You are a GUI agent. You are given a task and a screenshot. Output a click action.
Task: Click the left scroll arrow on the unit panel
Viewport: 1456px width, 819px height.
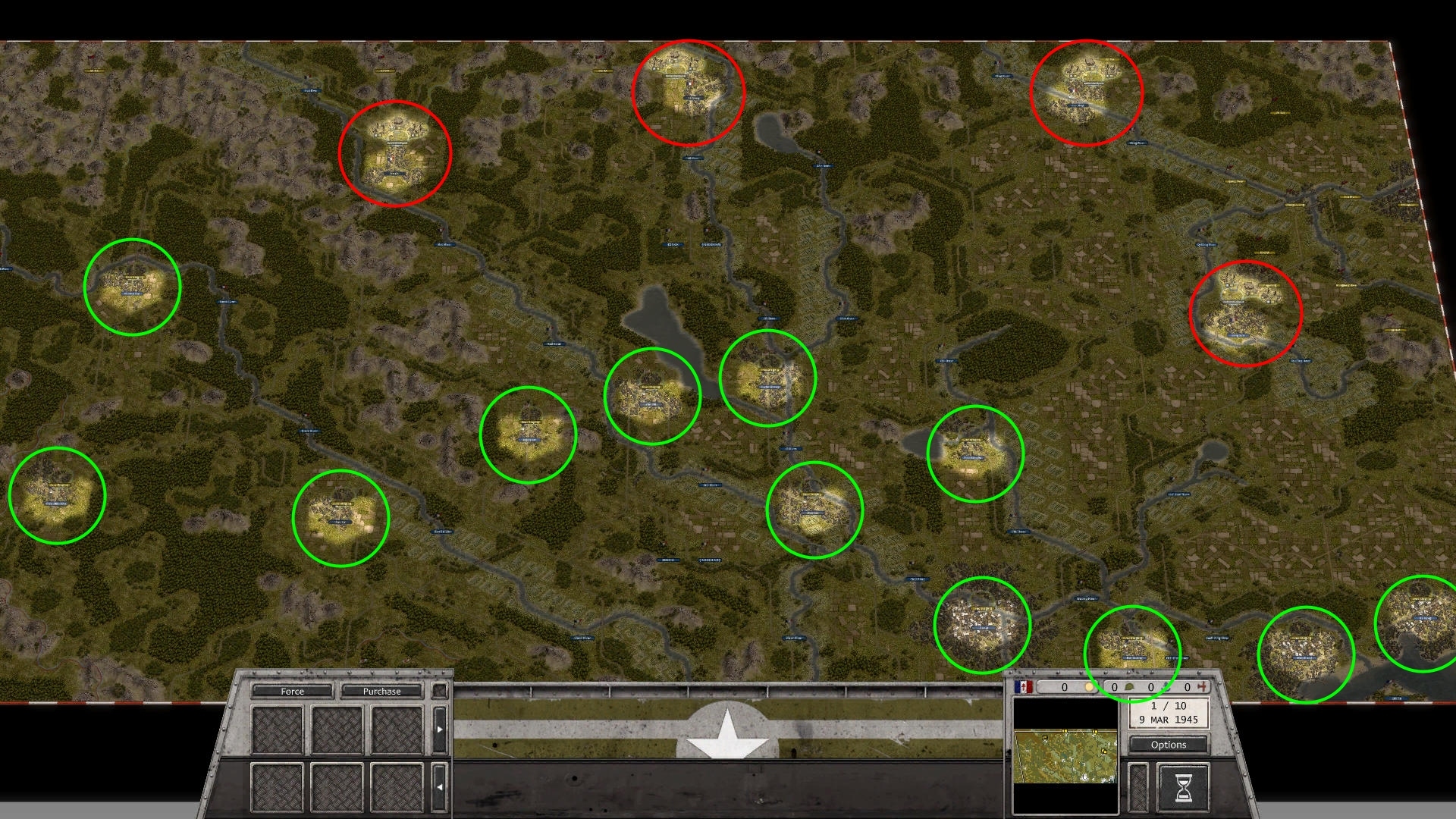(x=439, y=786)
